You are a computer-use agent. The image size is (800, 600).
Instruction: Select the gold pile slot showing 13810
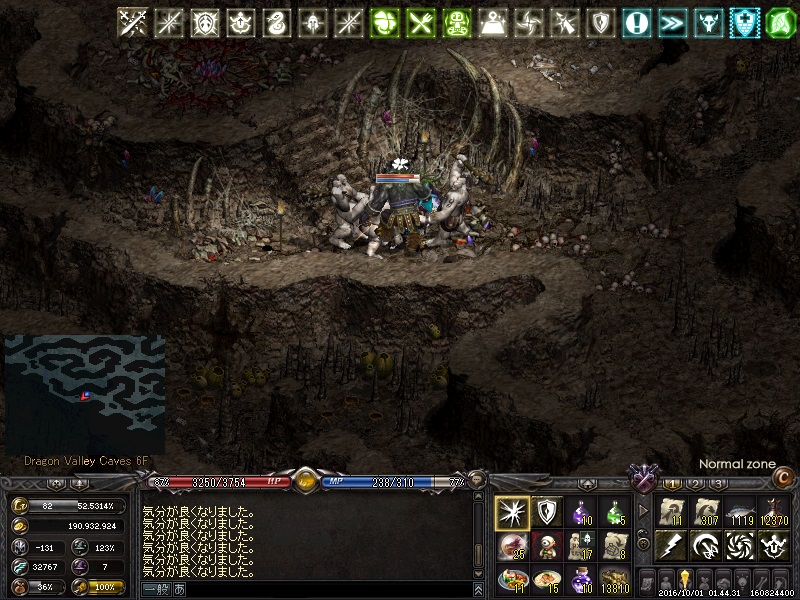coord(615,579)
